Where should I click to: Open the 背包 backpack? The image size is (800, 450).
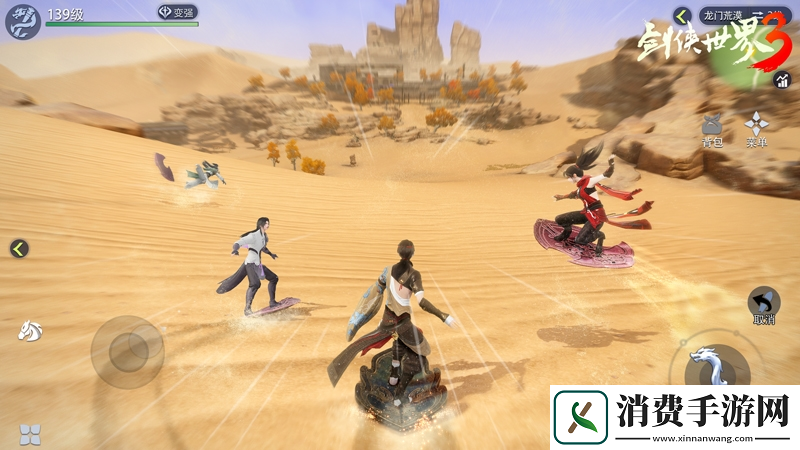click(x=713, y=129)
